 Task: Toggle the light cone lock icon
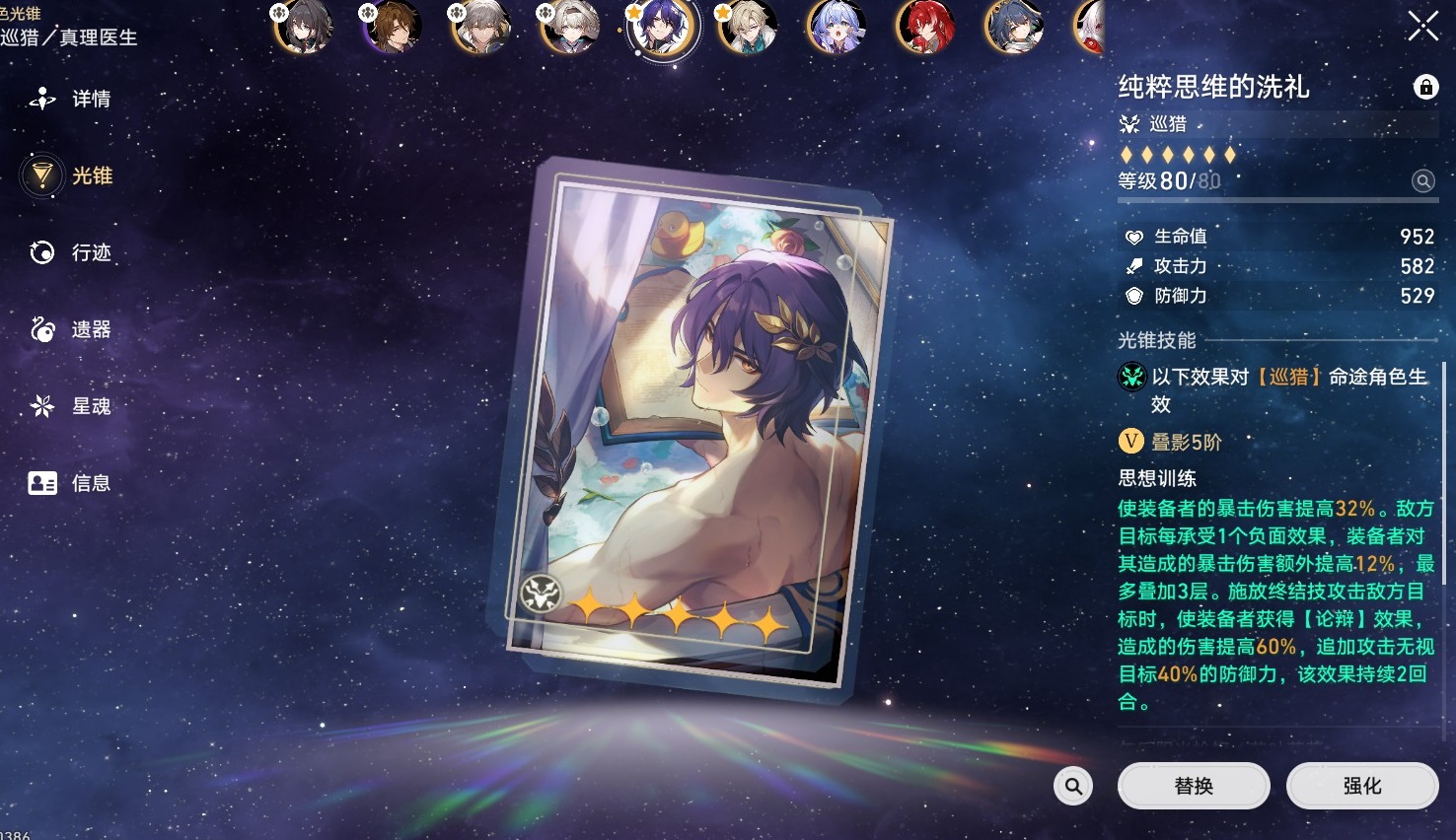1424,87
